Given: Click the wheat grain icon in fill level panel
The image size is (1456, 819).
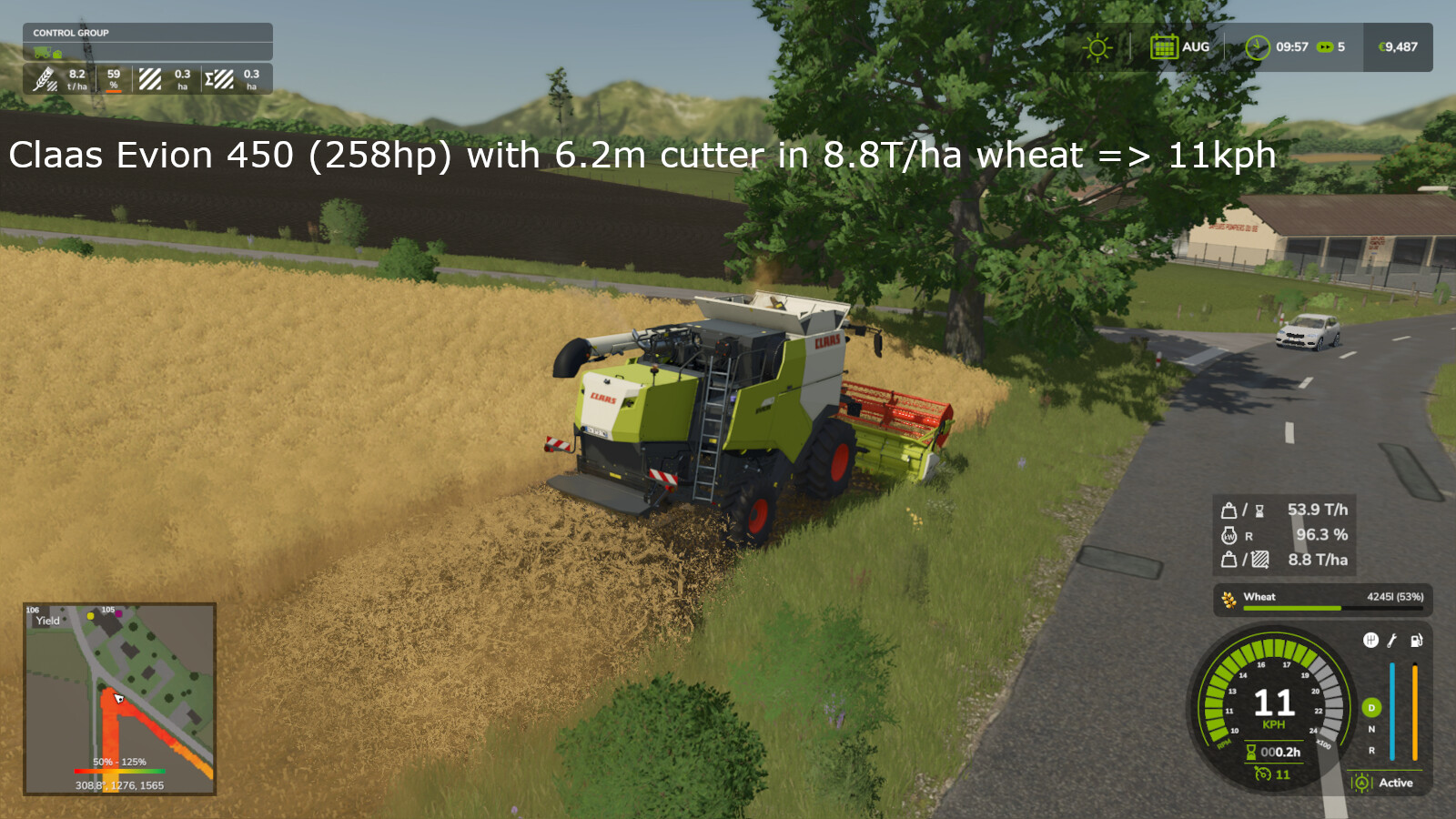Looking at the screenshot, I should point(1228,598).
